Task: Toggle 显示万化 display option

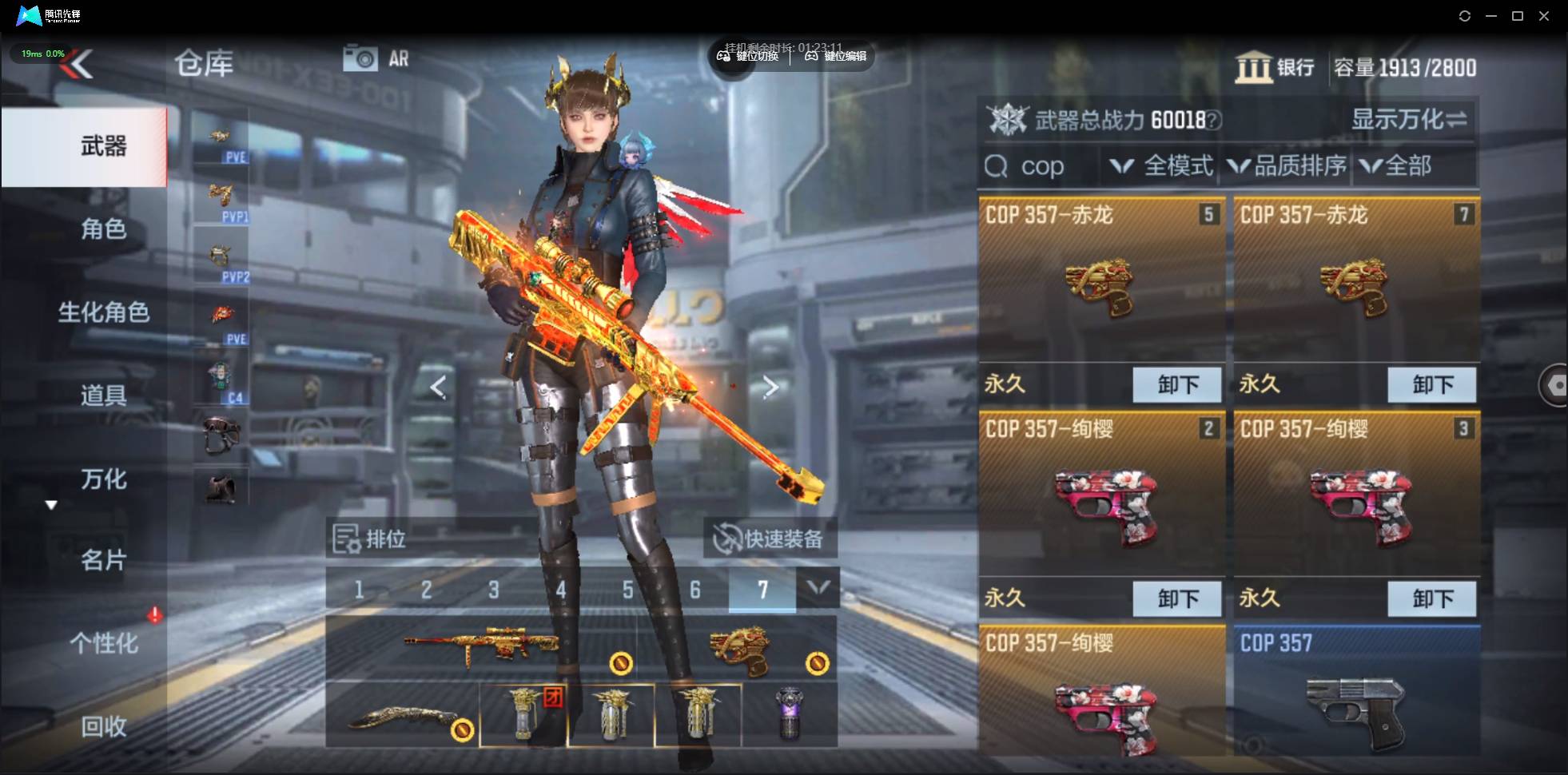Action: click(x=1408, y=120)
